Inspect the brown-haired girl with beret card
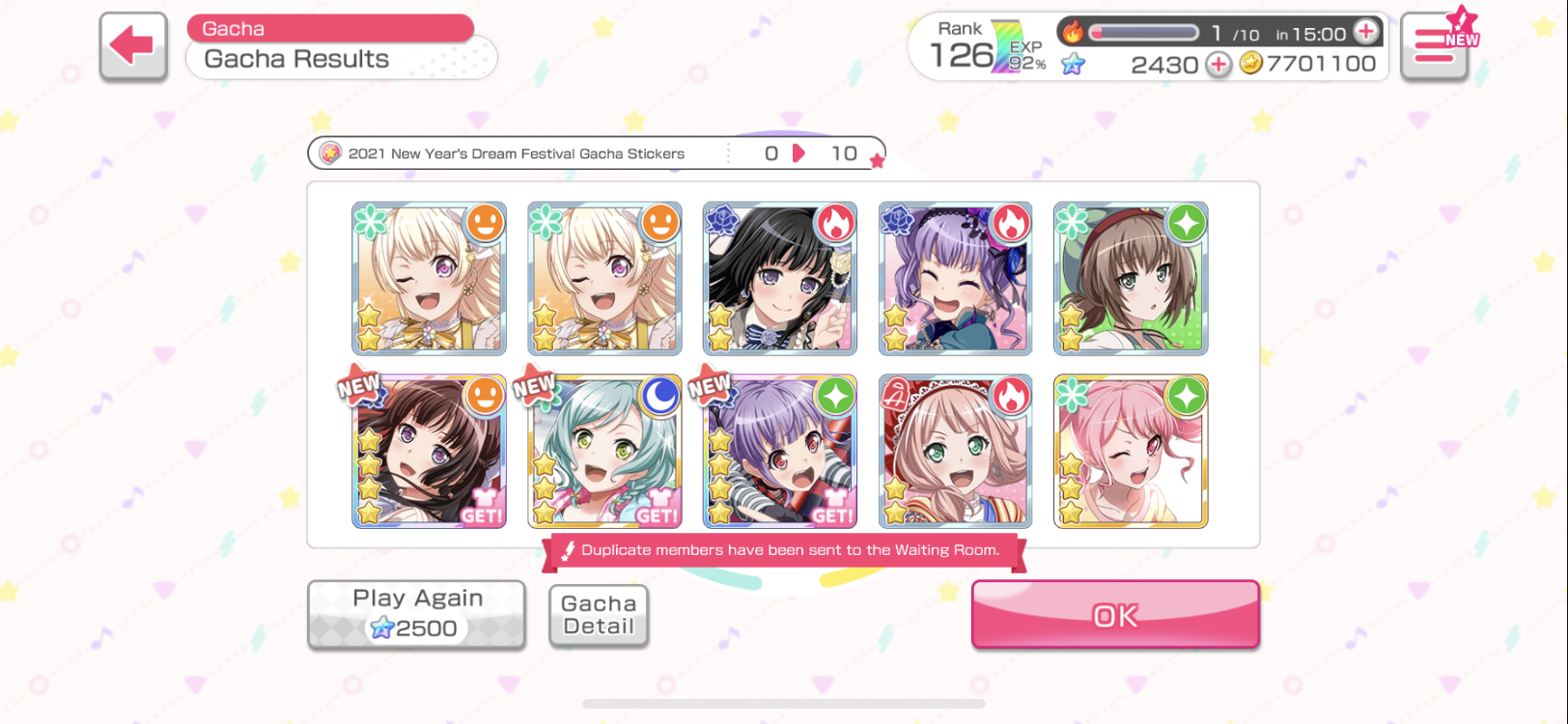 coord(1131,278)
